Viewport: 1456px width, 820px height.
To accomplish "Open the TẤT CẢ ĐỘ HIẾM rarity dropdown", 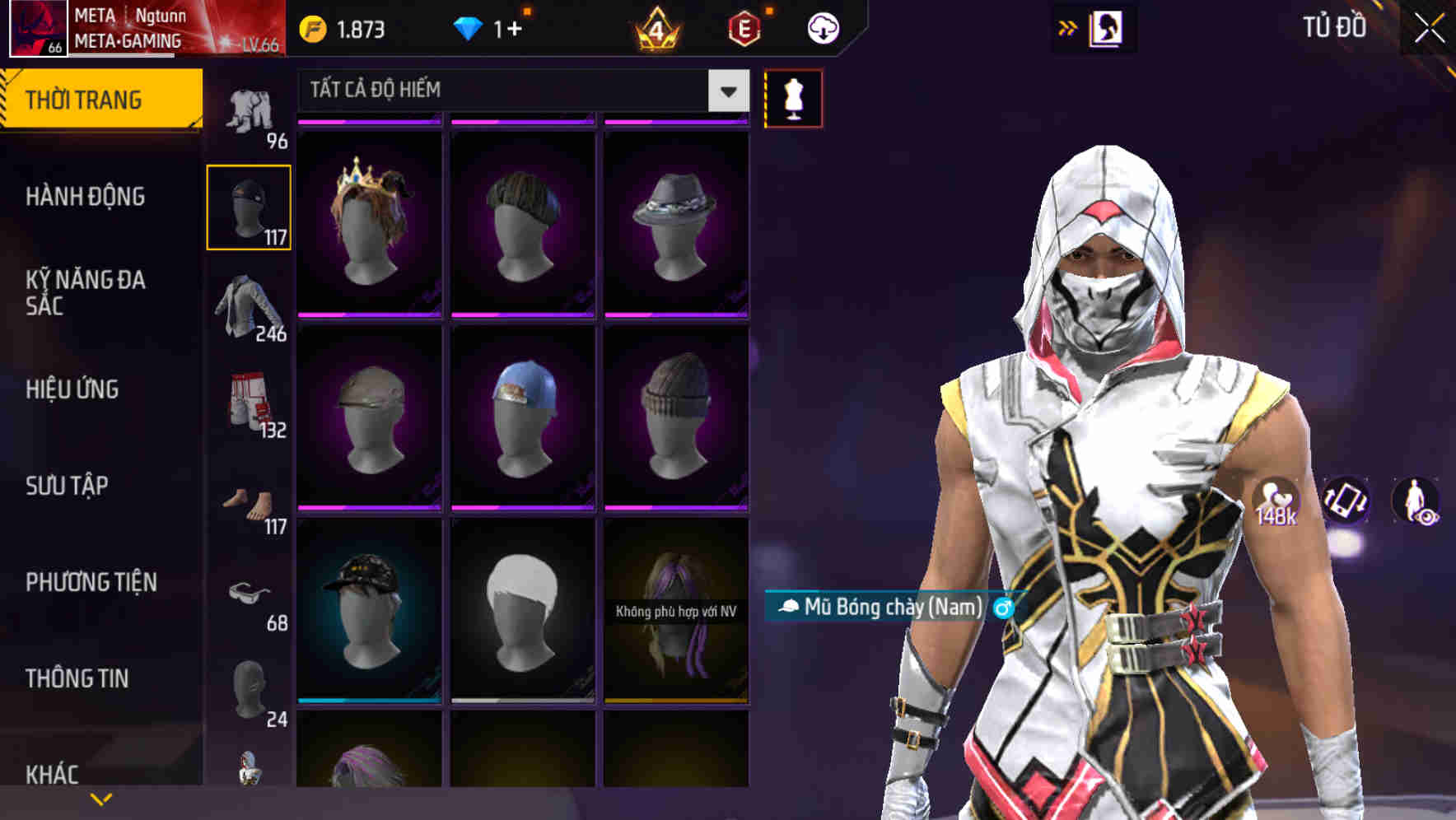I will click(x=726, y=91).
